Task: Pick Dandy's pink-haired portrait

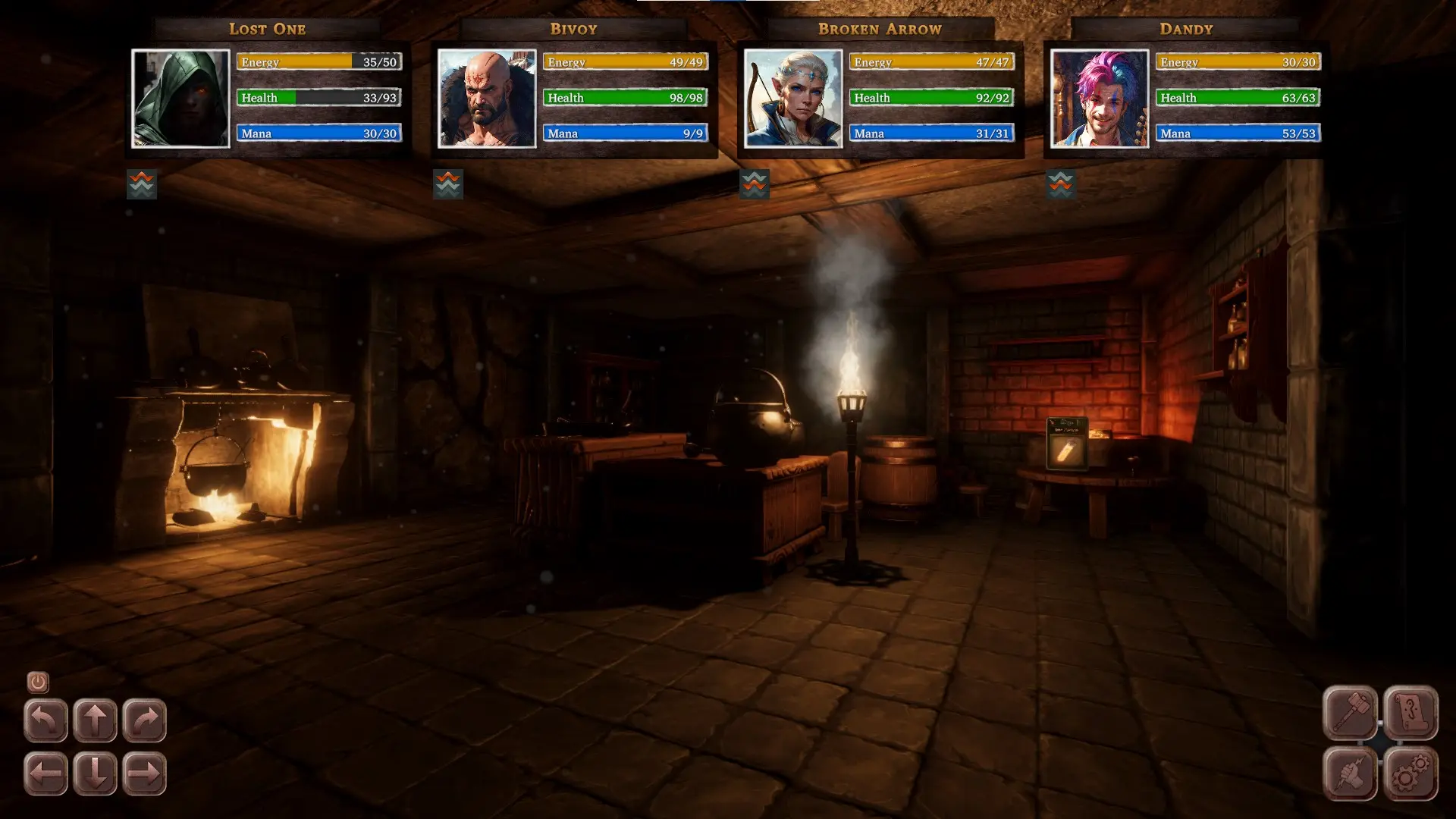Action: click(1100, 99)
